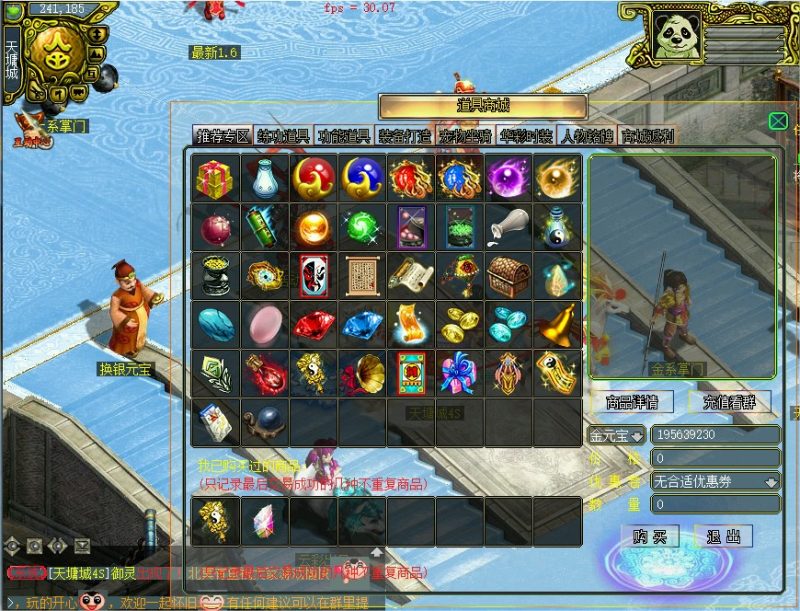
Task: Switch to the 推荐专区 shop tab
Action: (222, 136)
